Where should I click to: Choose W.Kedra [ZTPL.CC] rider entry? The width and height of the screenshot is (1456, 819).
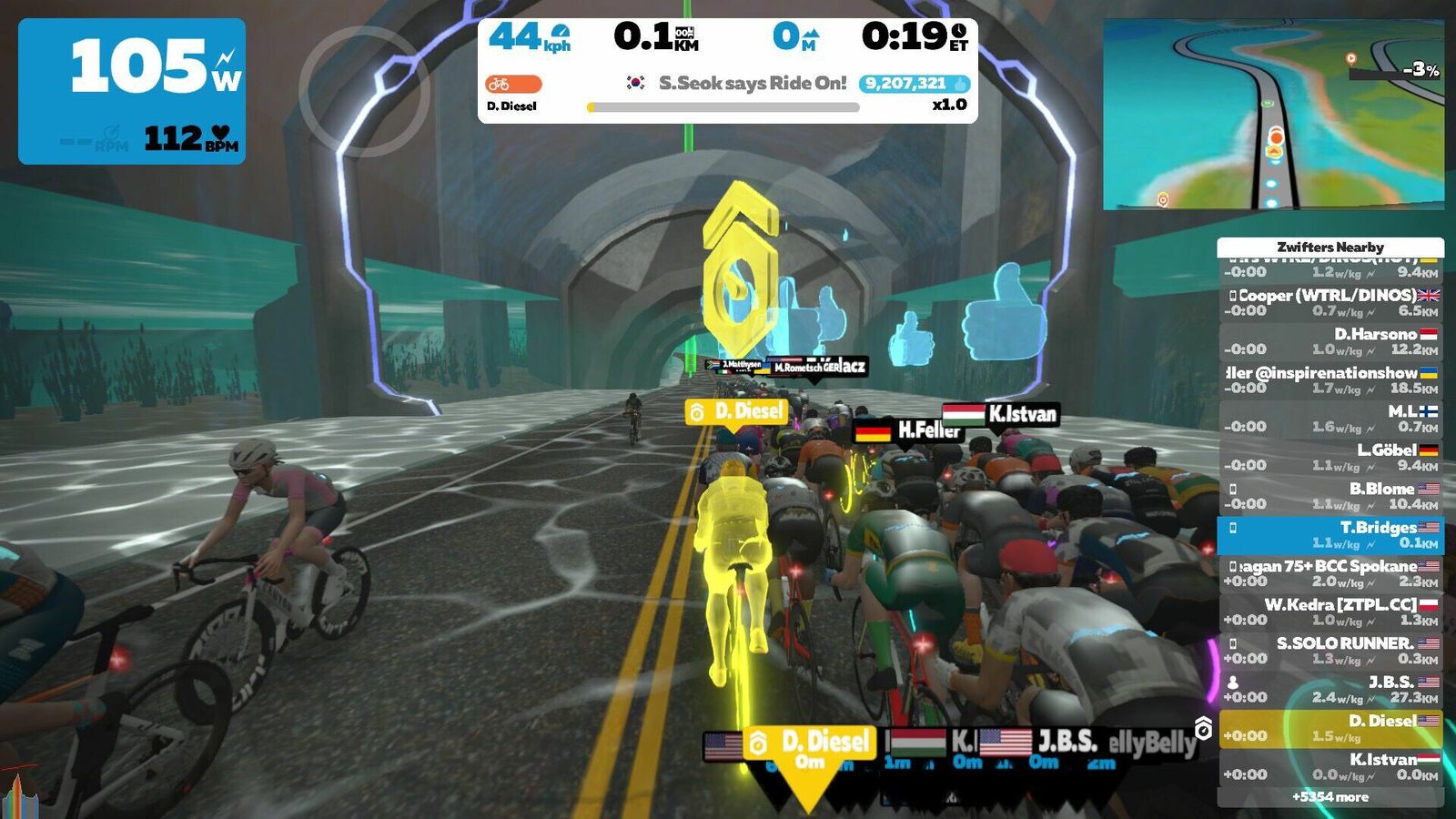click(x=1330, y=612)
